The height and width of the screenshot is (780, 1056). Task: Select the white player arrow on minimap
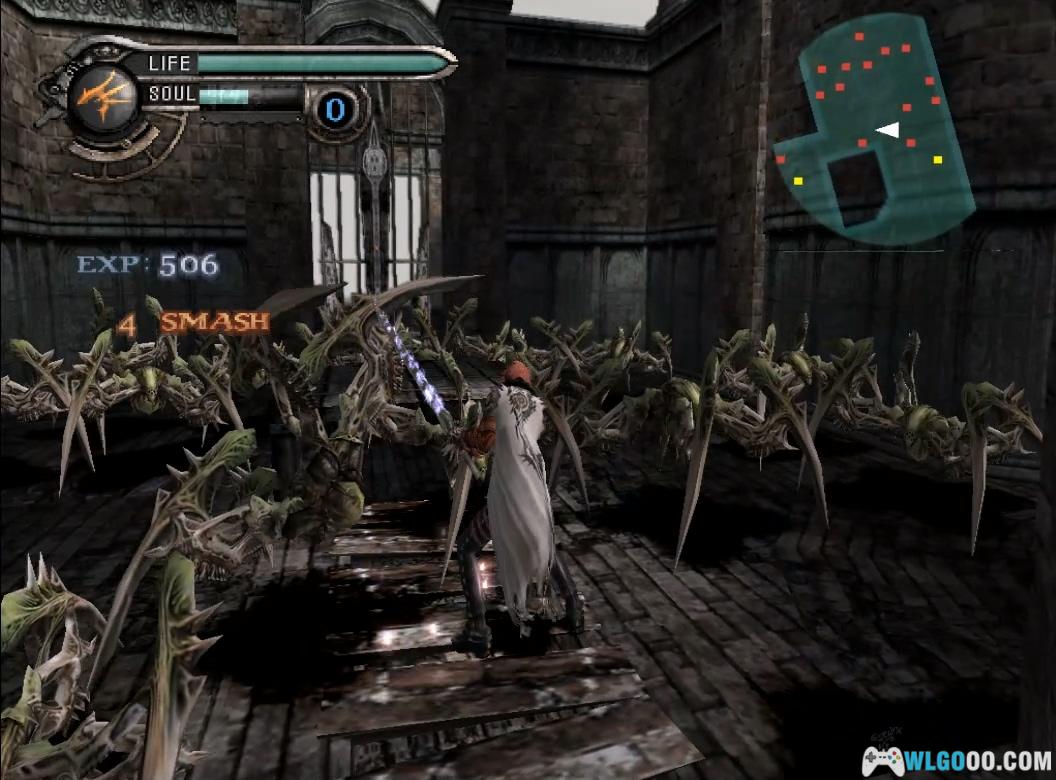tap(888, 129)
